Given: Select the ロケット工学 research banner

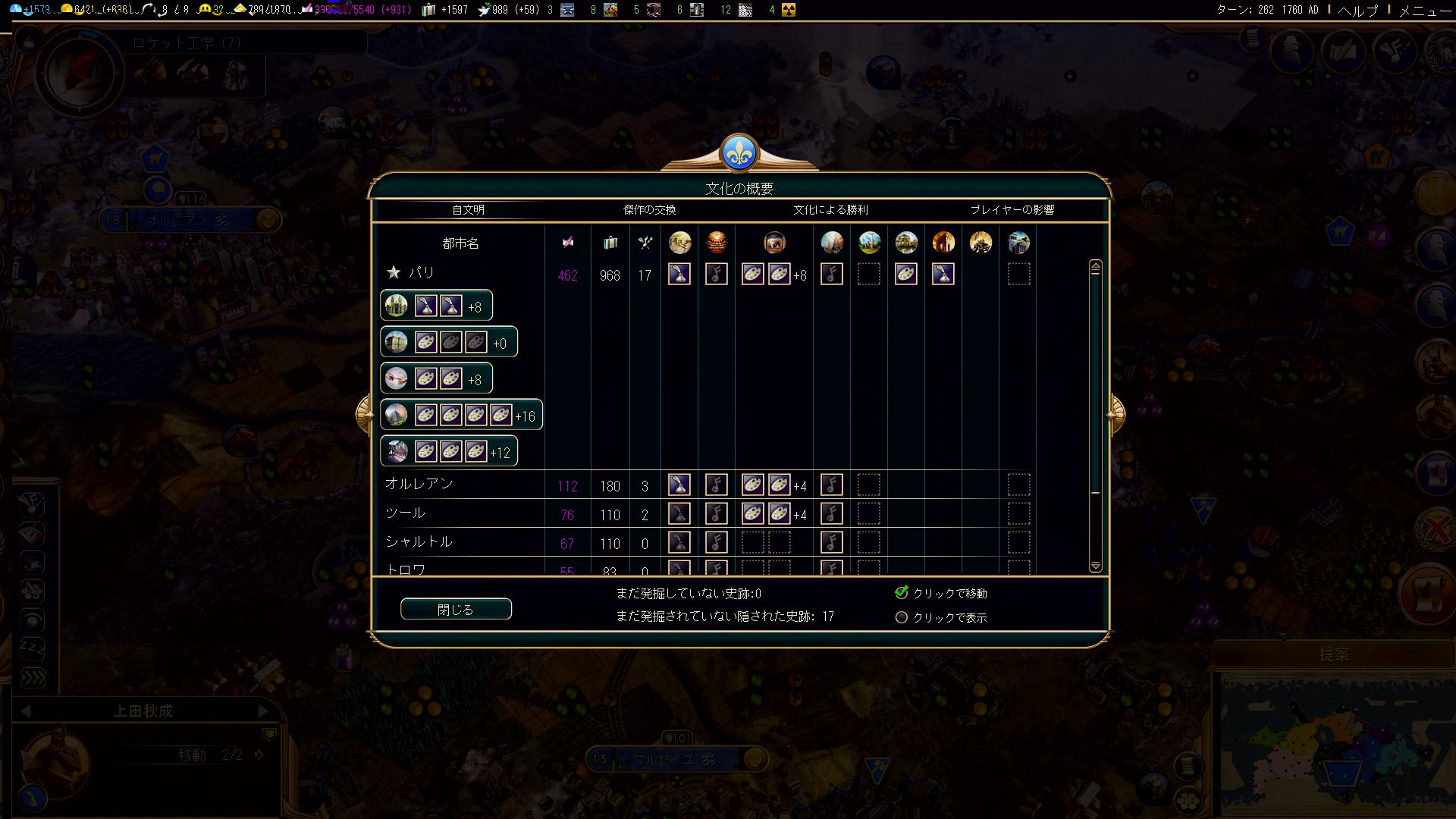Looking at the screenshot, I should pos(187,43).
